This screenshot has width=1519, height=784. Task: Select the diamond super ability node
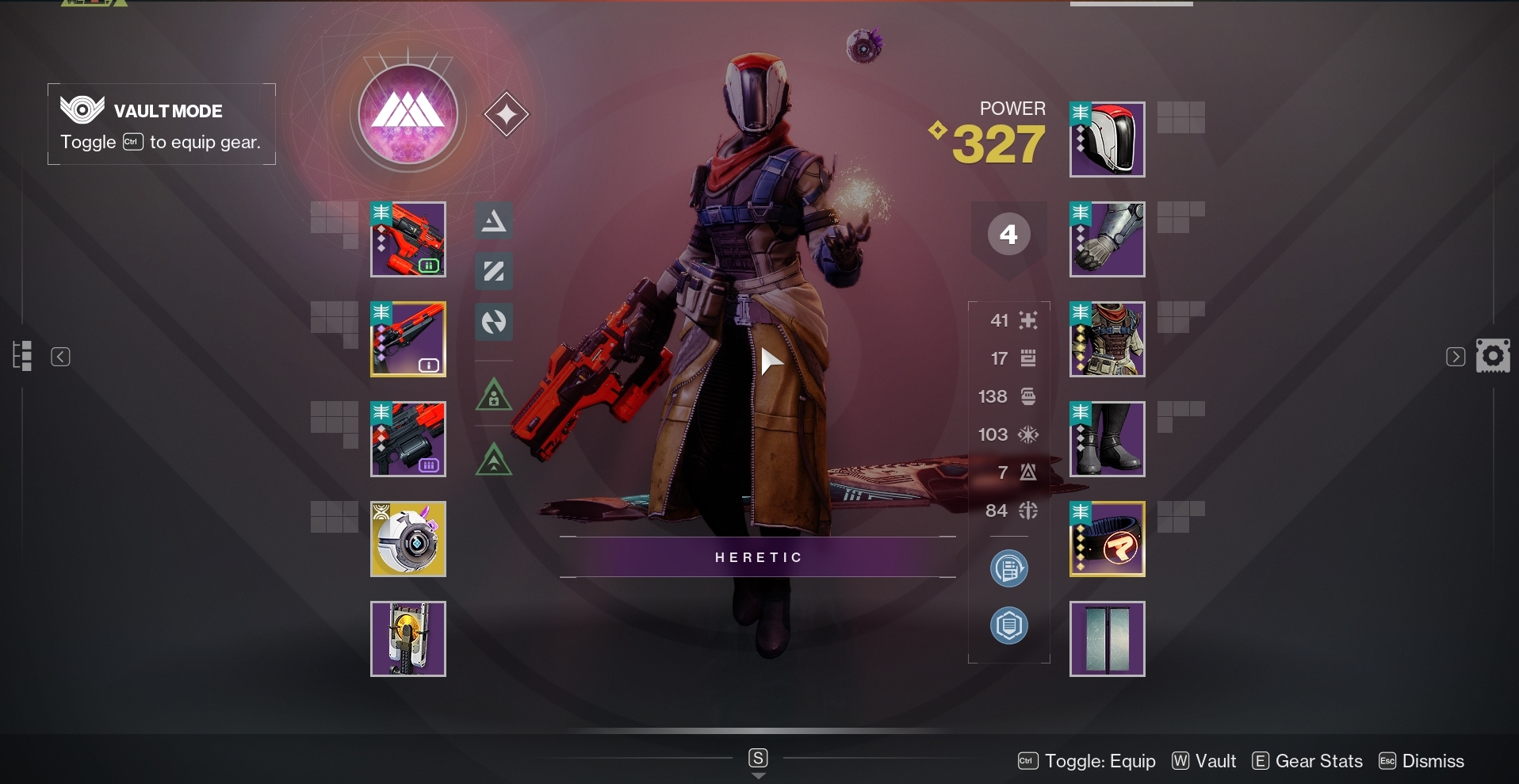[x=507, y=114]
